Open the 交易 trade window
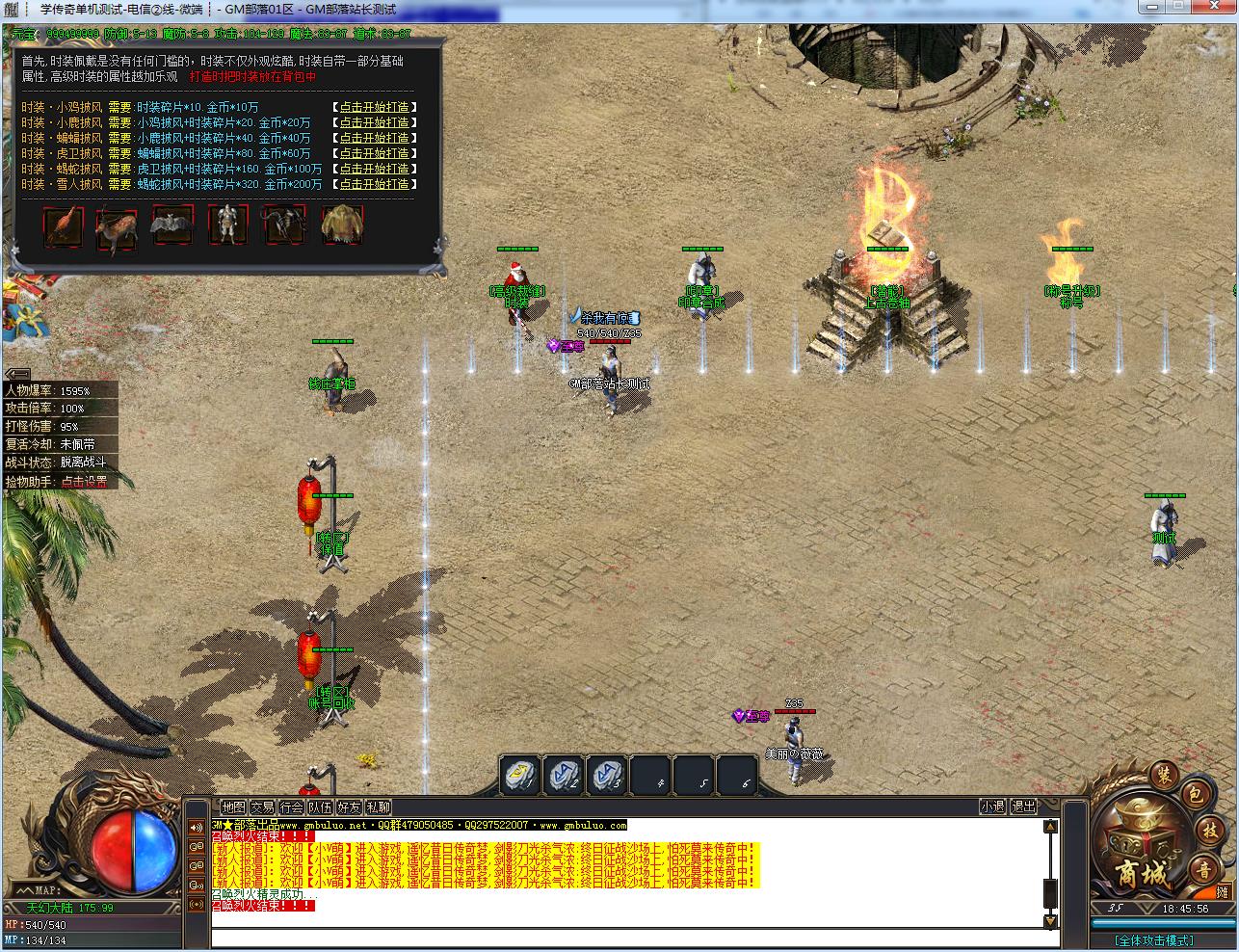The width and height of the screenshot is (1239, 952). click(x=262, y=807)
